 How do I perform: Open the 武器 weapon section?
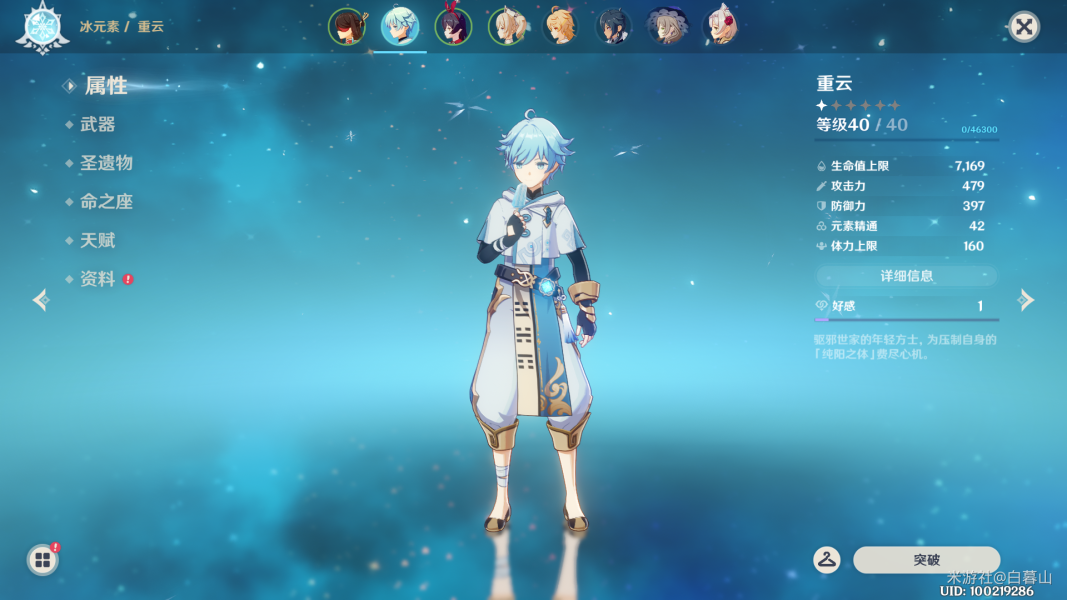tap(98, 125)
